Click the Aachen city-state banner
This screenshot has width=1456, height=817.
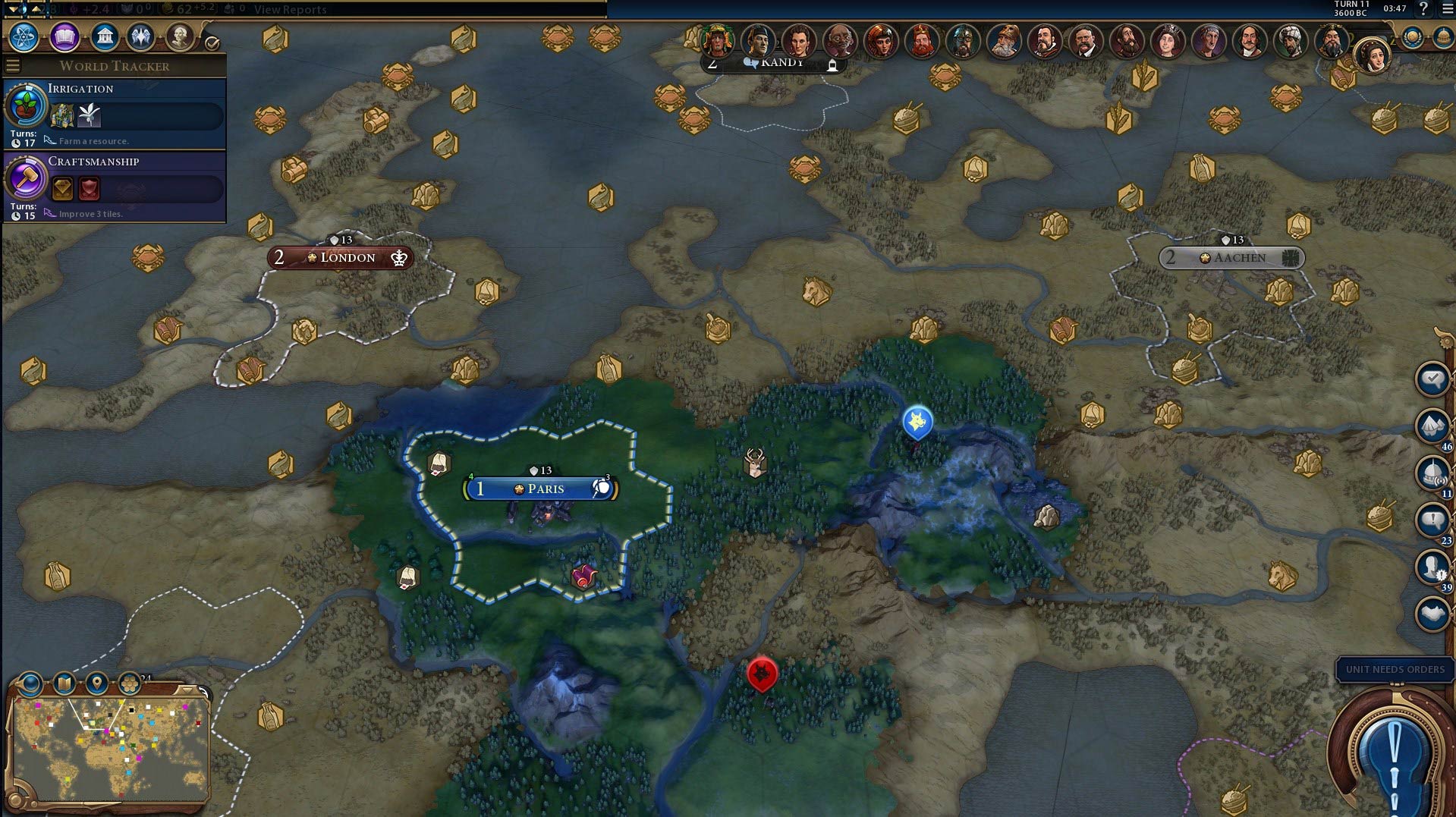coord(1233,258)
